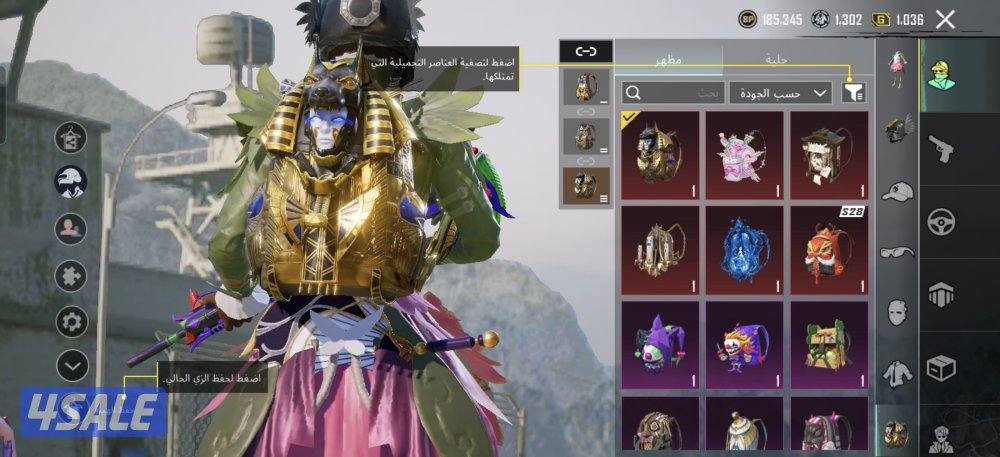Image resolution: width=1000 pixels, height=457 pixels.
Task: Show the jacket clothing items
Action: coord(897,373)
